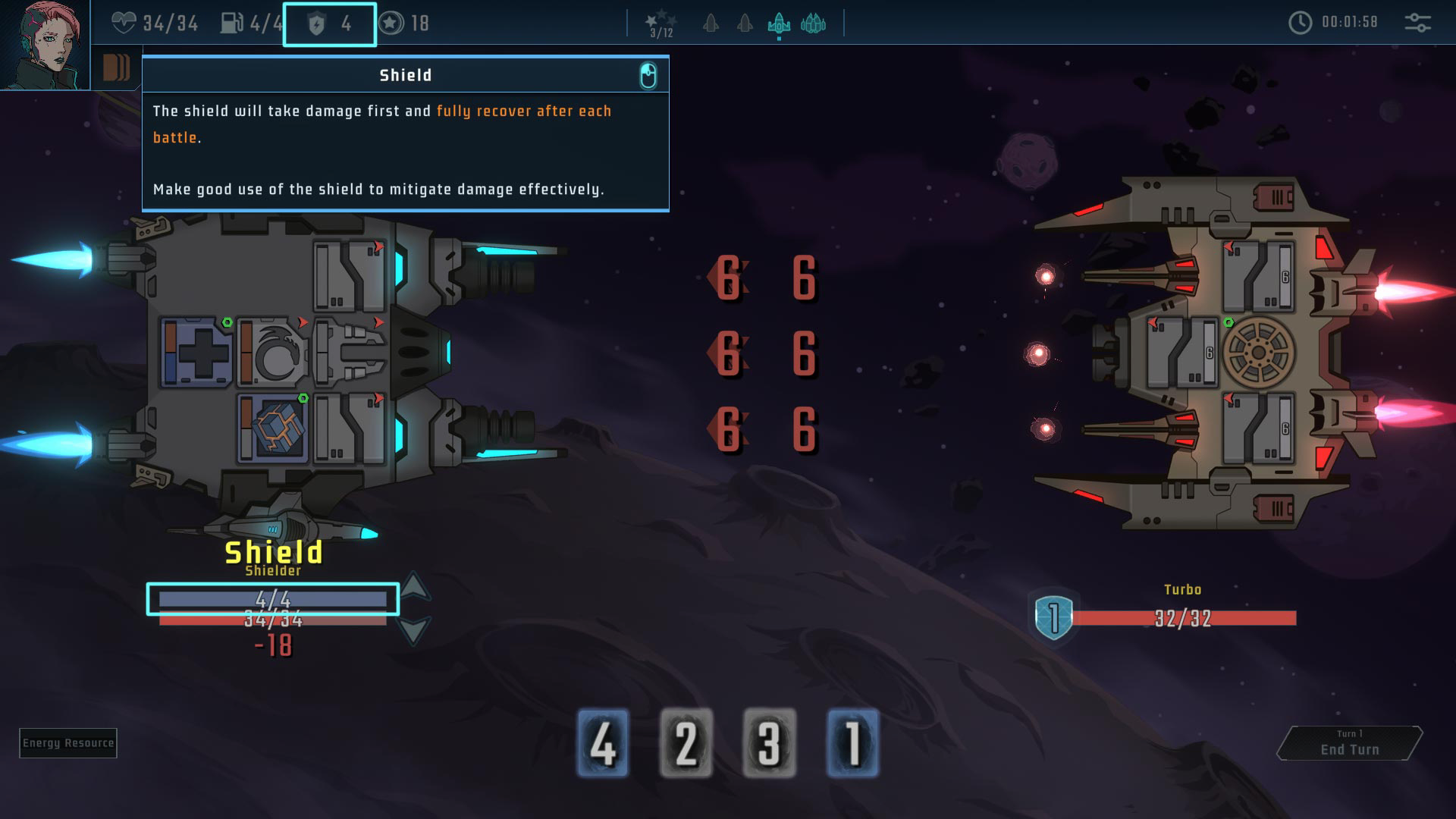
Task: Select the energy die showing 4
Action: tap(603, 743)
